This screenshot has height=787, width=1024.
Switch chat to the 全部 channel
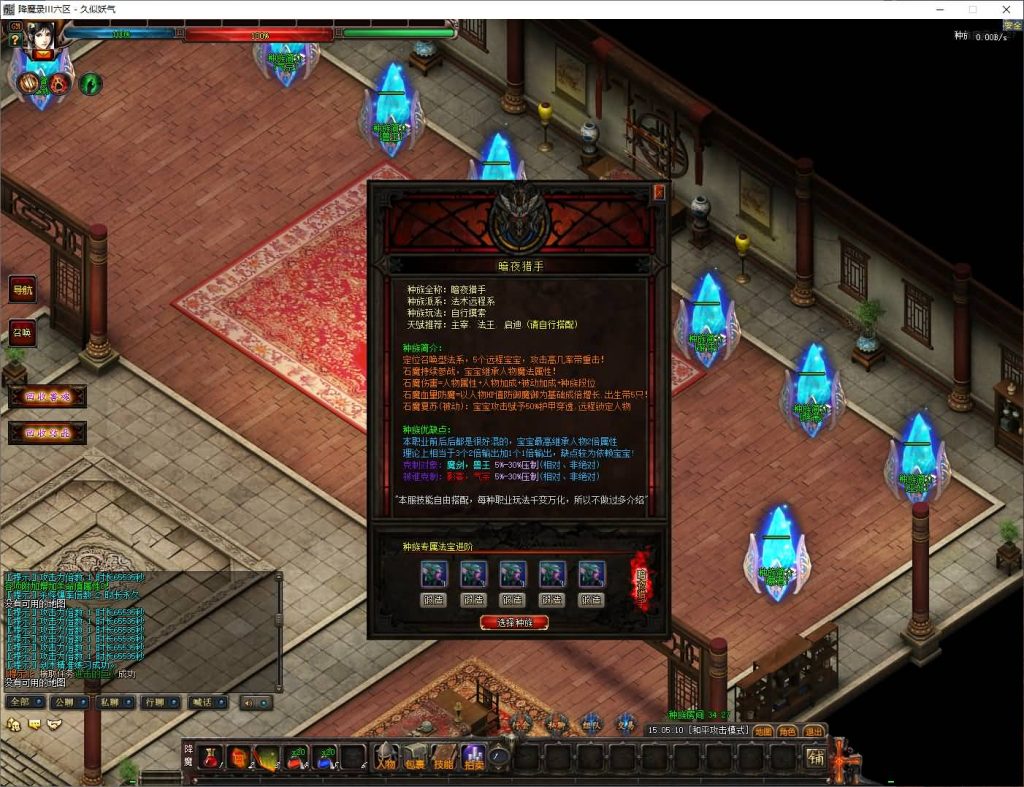click(20, 702)
